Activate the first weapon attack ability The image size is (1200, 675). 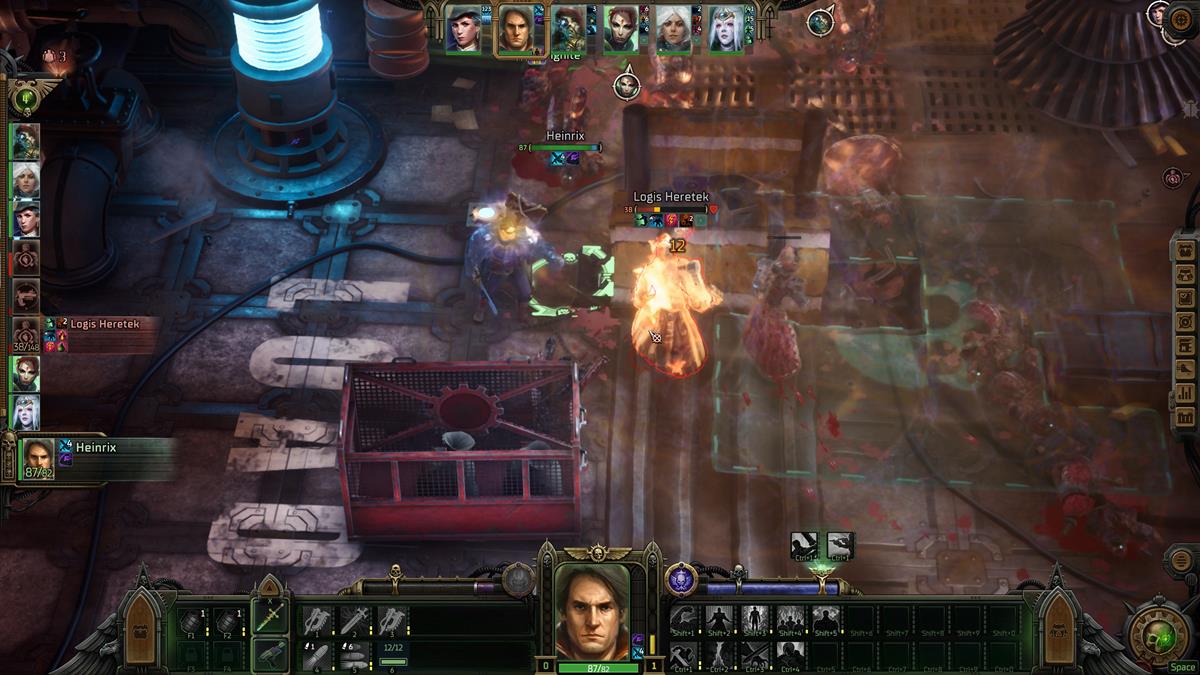(x=317, y=620)
